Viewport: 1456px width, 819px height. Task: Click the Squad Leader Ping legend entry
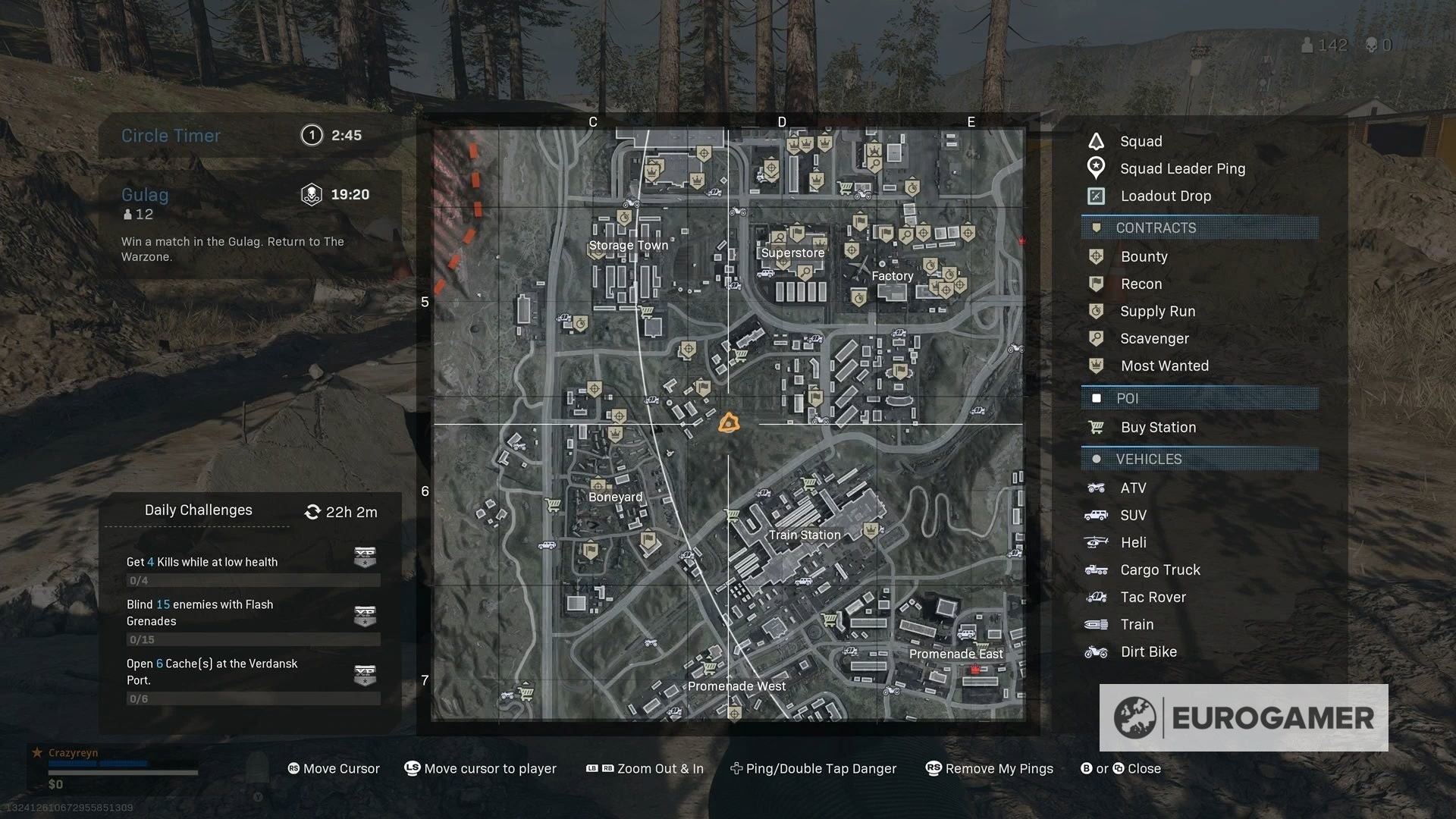click(x=1182, y=169)
